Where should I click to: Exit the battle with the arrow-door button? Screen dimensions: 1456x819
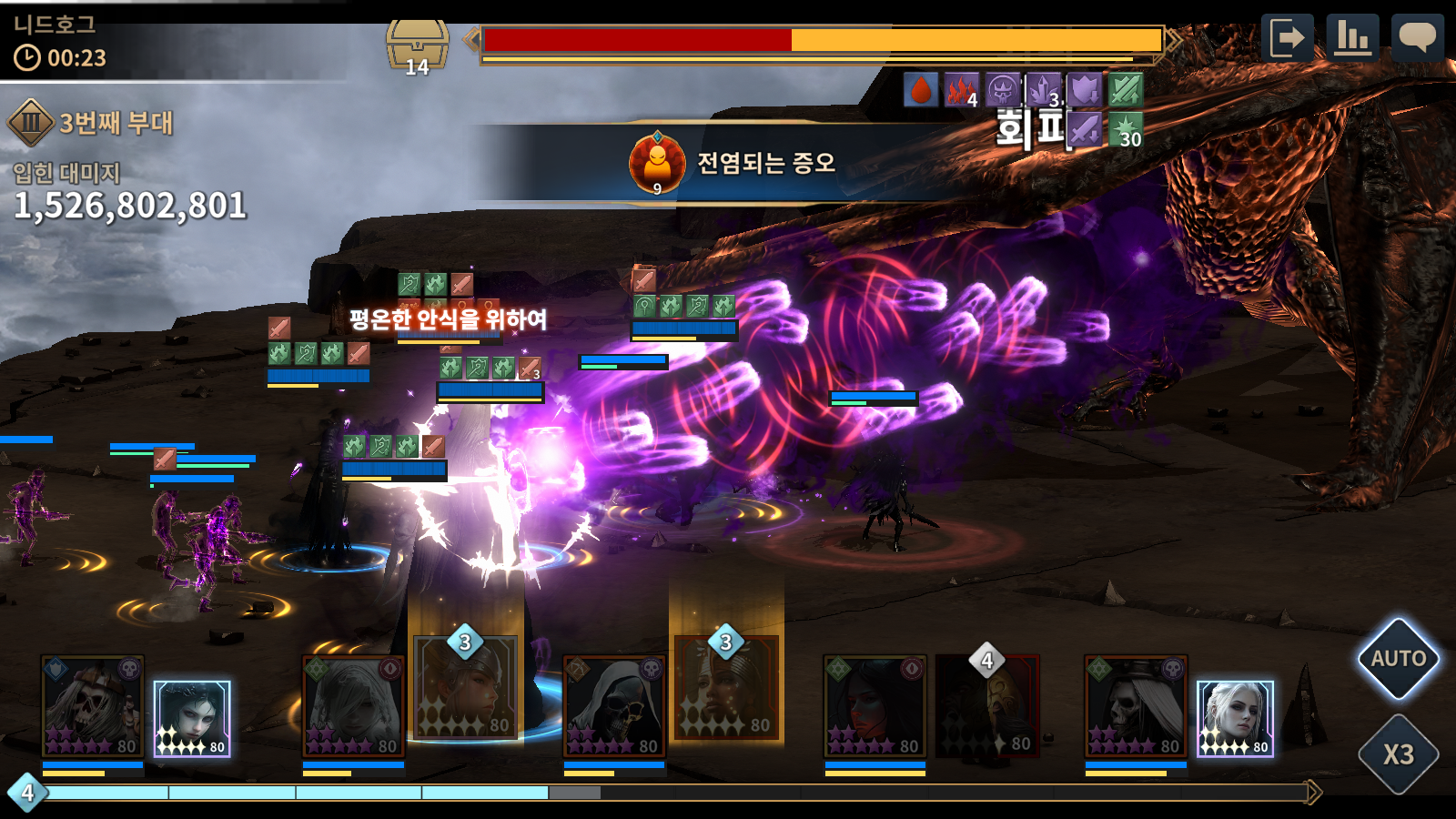(x=1287, y=38)
